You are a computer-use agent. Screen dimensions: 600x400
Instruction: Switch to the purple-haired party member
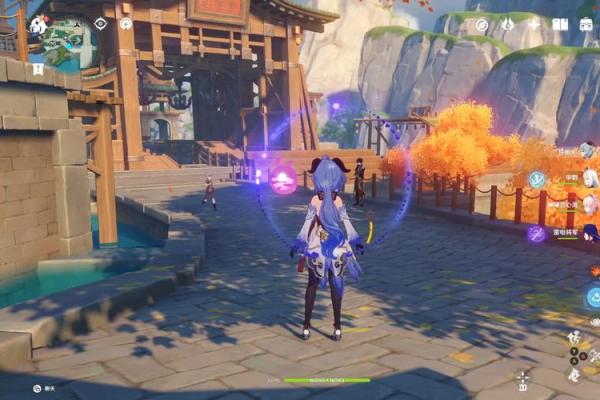(x=588, y=234)
